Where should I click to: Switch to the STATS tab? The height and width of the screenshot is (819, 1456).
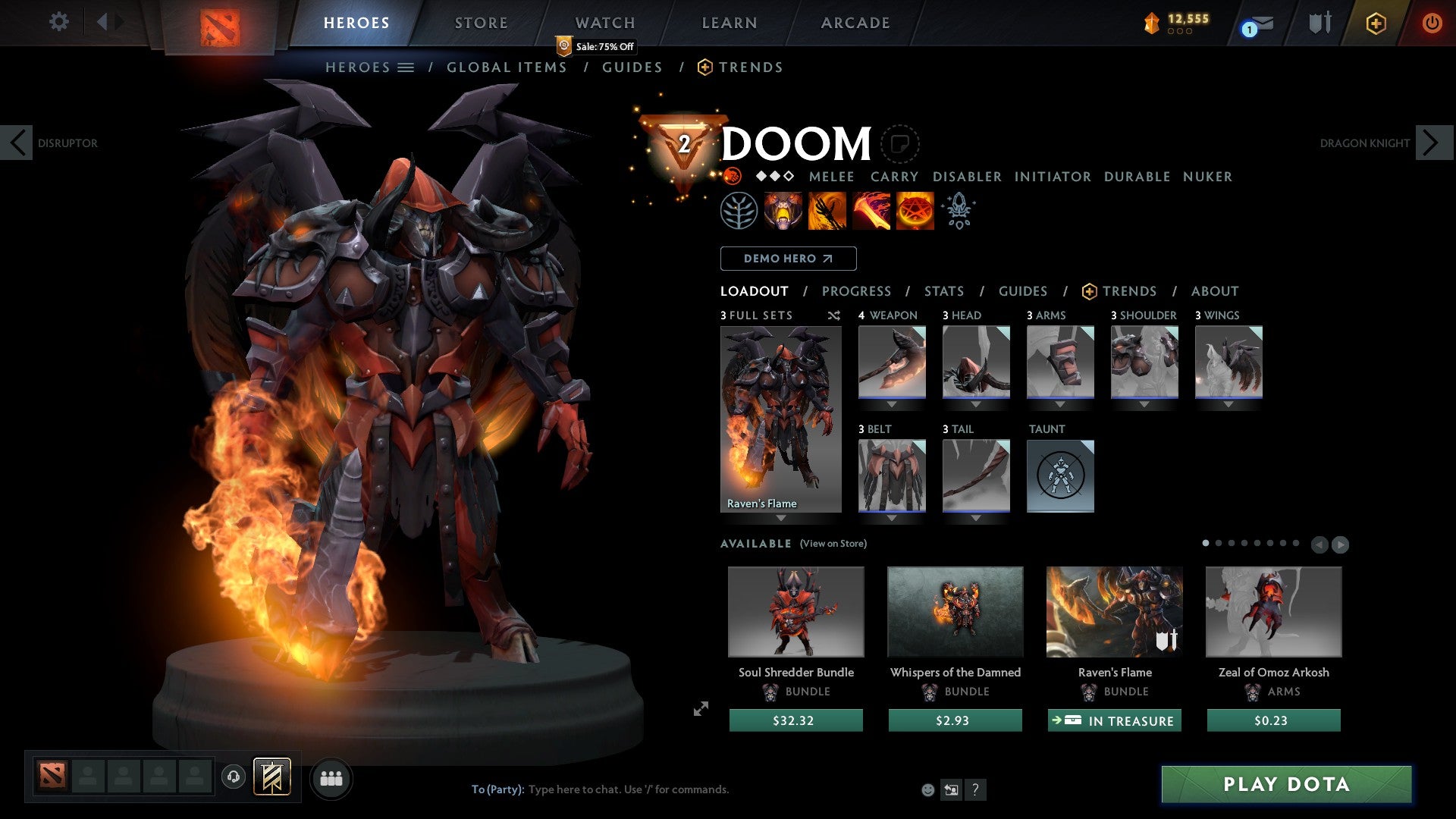pos(943,290)
